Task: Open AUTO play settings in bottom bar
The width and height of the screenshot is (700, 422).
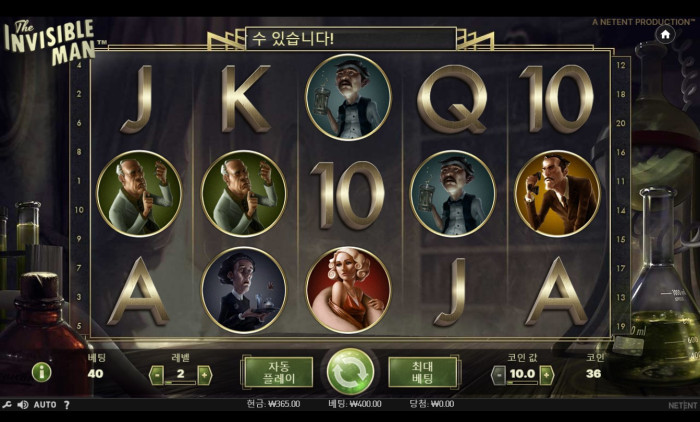Action: 45,405
